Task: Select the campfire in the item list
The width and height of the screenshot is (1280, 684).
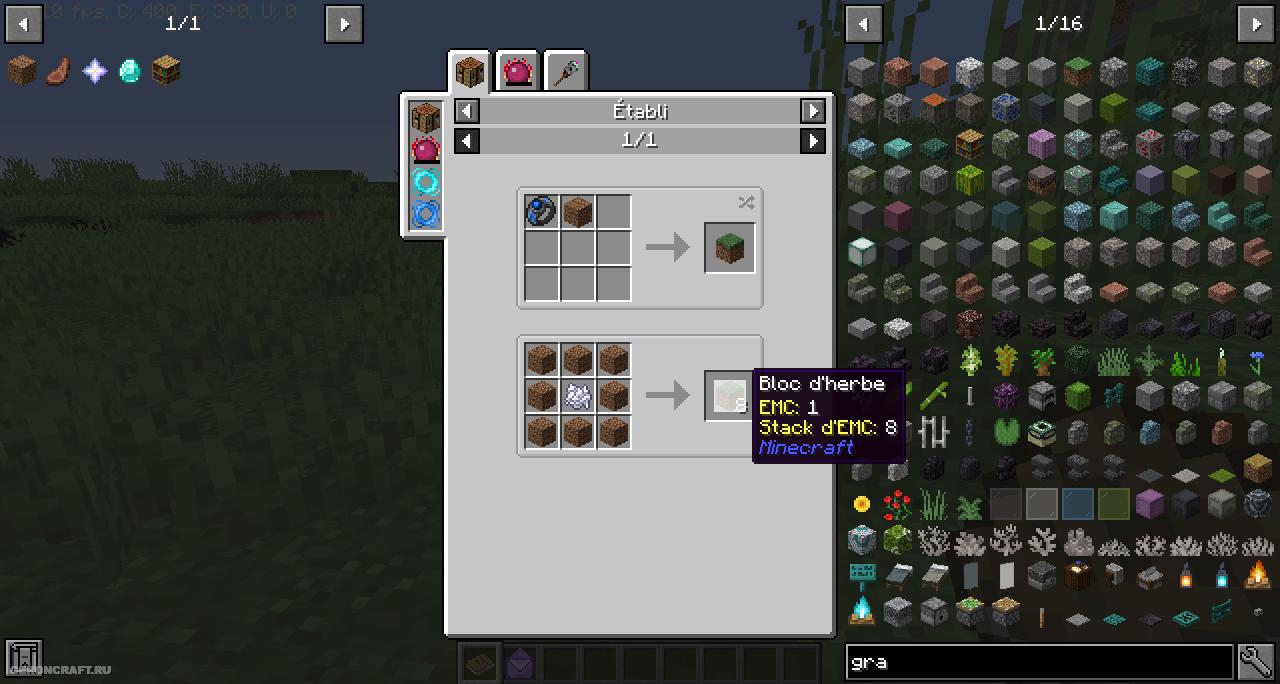Action: pyautogui.click(x=1257, y=575)
